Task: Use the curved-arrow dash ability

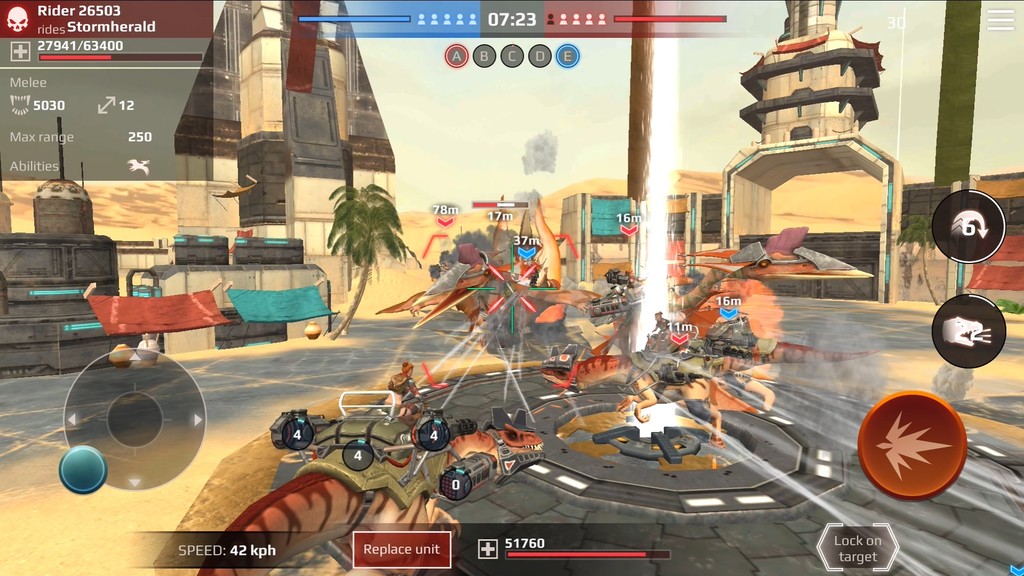Action: [x=968, y=227]
